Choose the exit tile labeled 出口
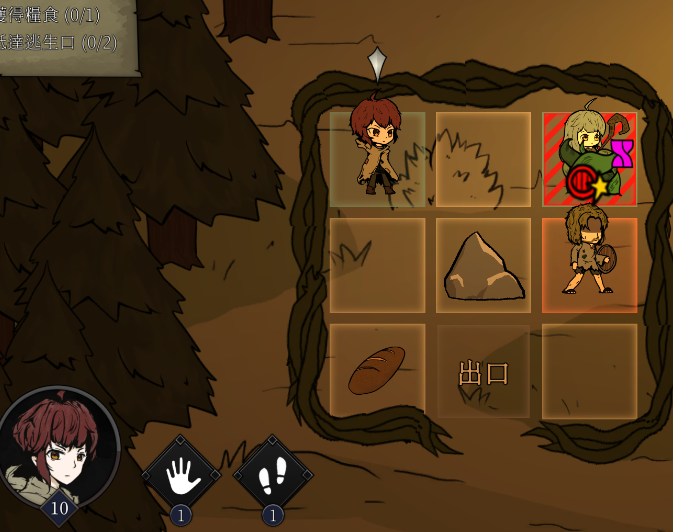Screen dimensions: 673x532 pyautogui.click(x=483, y=372)
